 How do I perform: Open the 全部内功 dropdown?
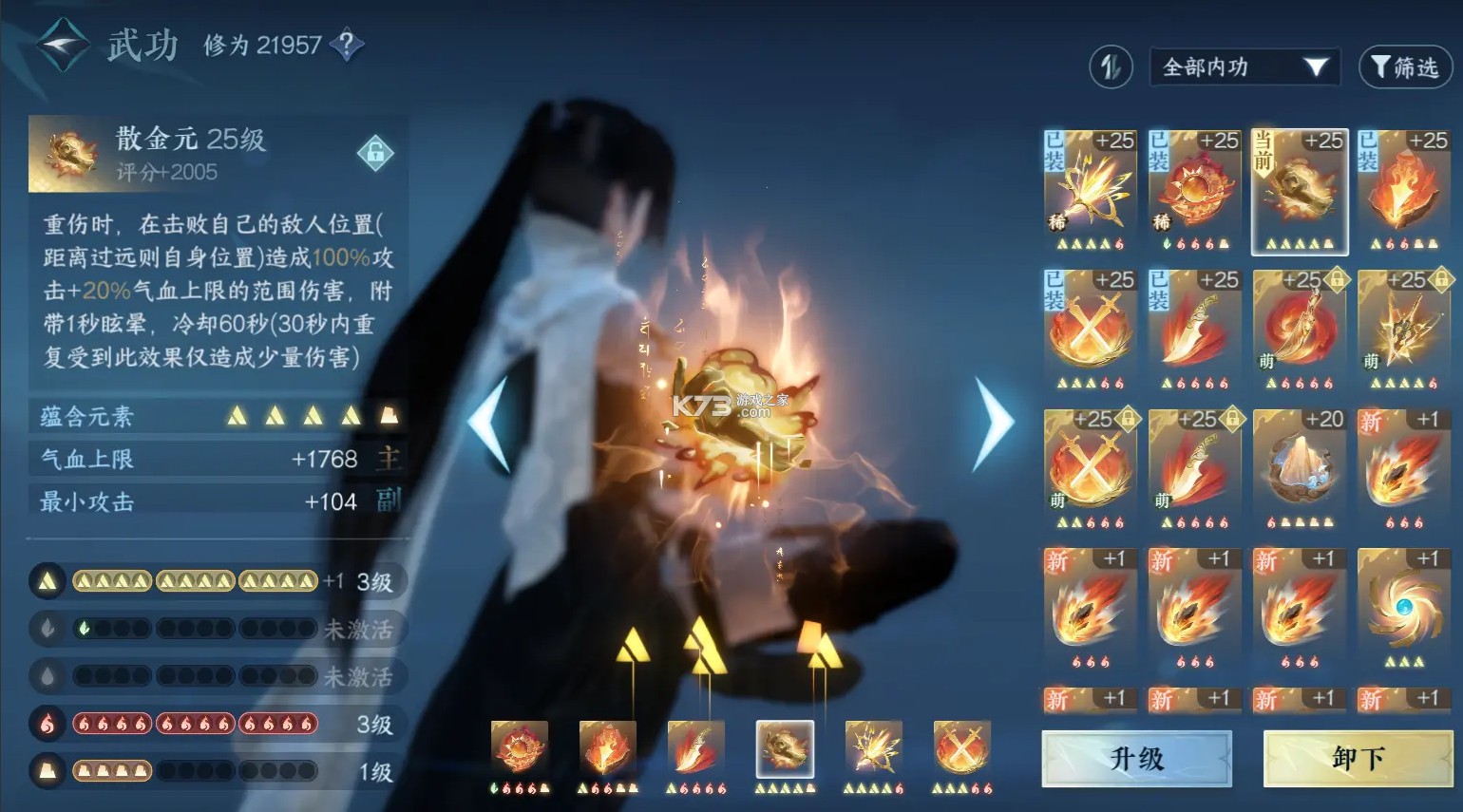point(1243,67)
